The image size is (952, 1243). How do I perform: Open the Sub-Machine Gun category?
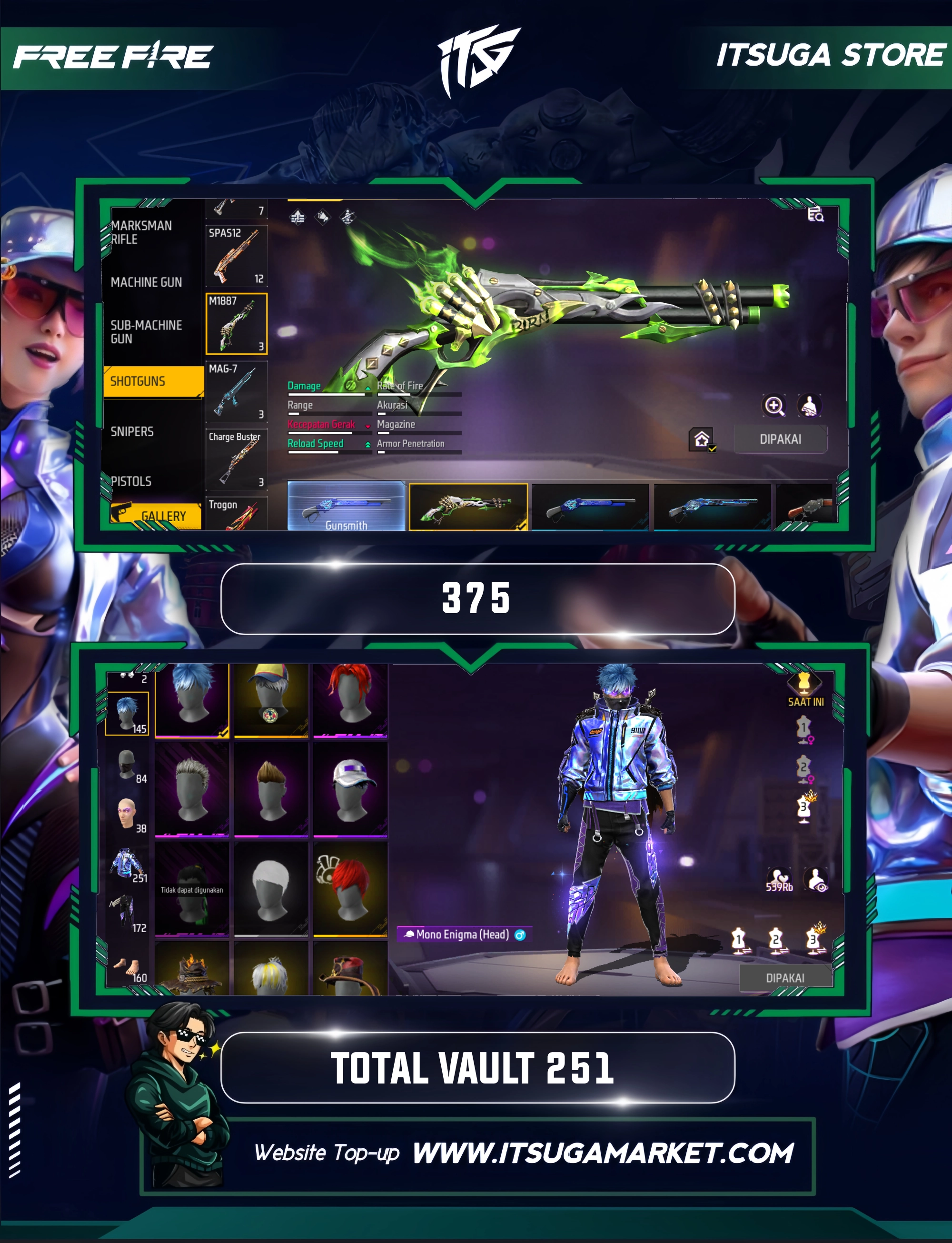point(146,332)
